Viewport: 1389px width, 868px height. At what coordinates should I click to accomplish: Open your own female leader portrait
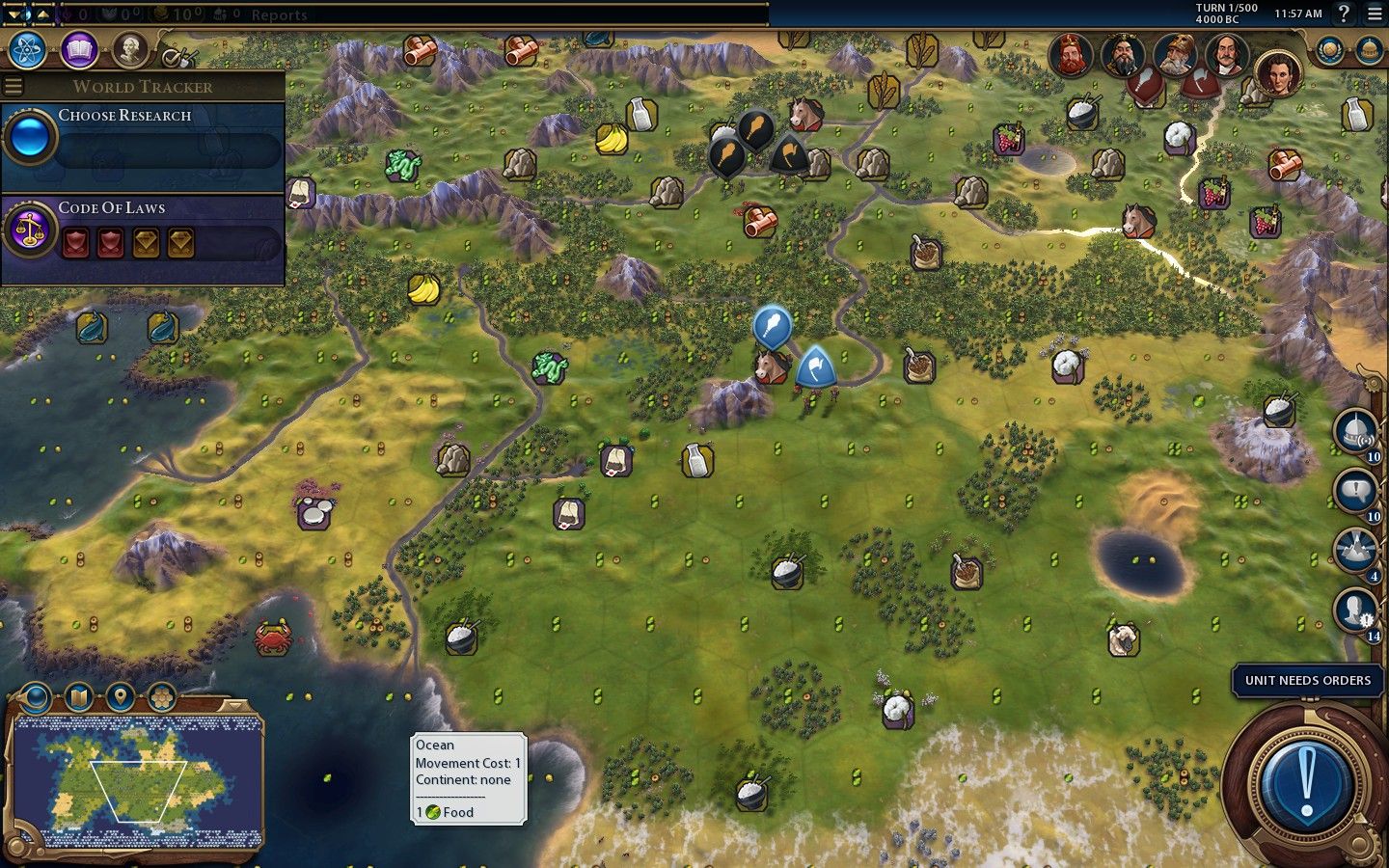(1278, 73)
